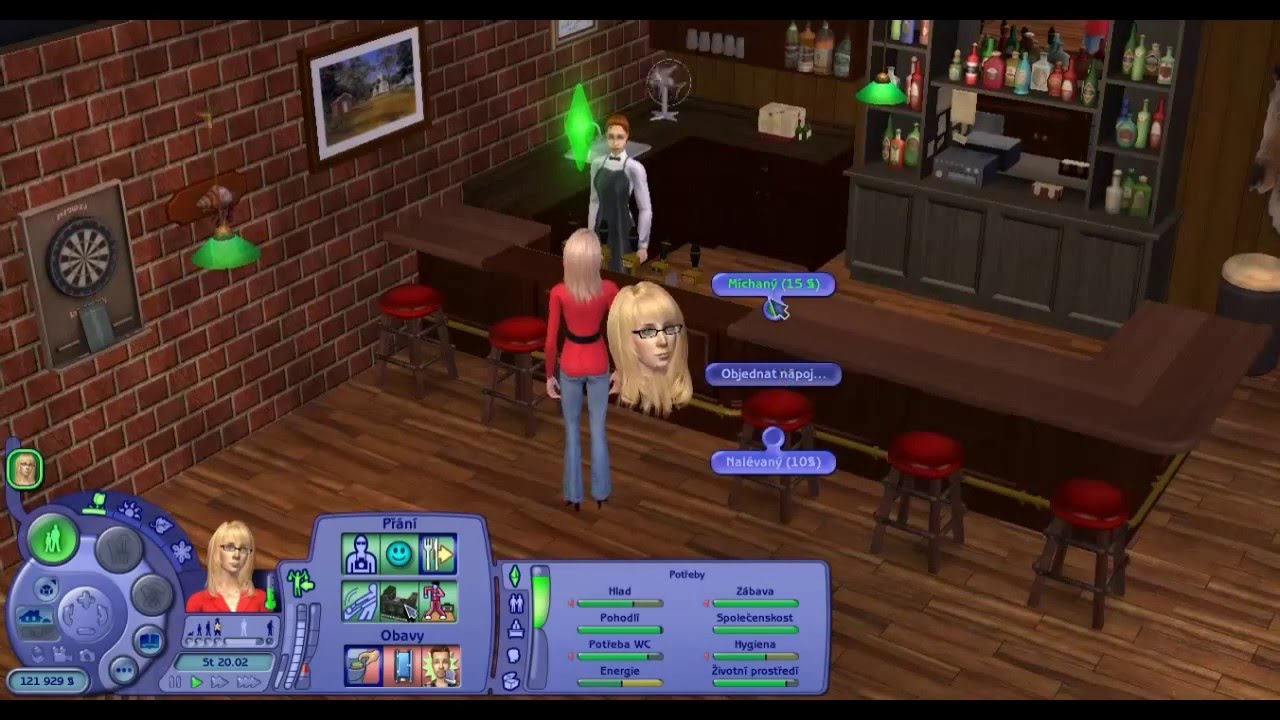Select the Sim portrait in the left sidebar

coord(24,468)
